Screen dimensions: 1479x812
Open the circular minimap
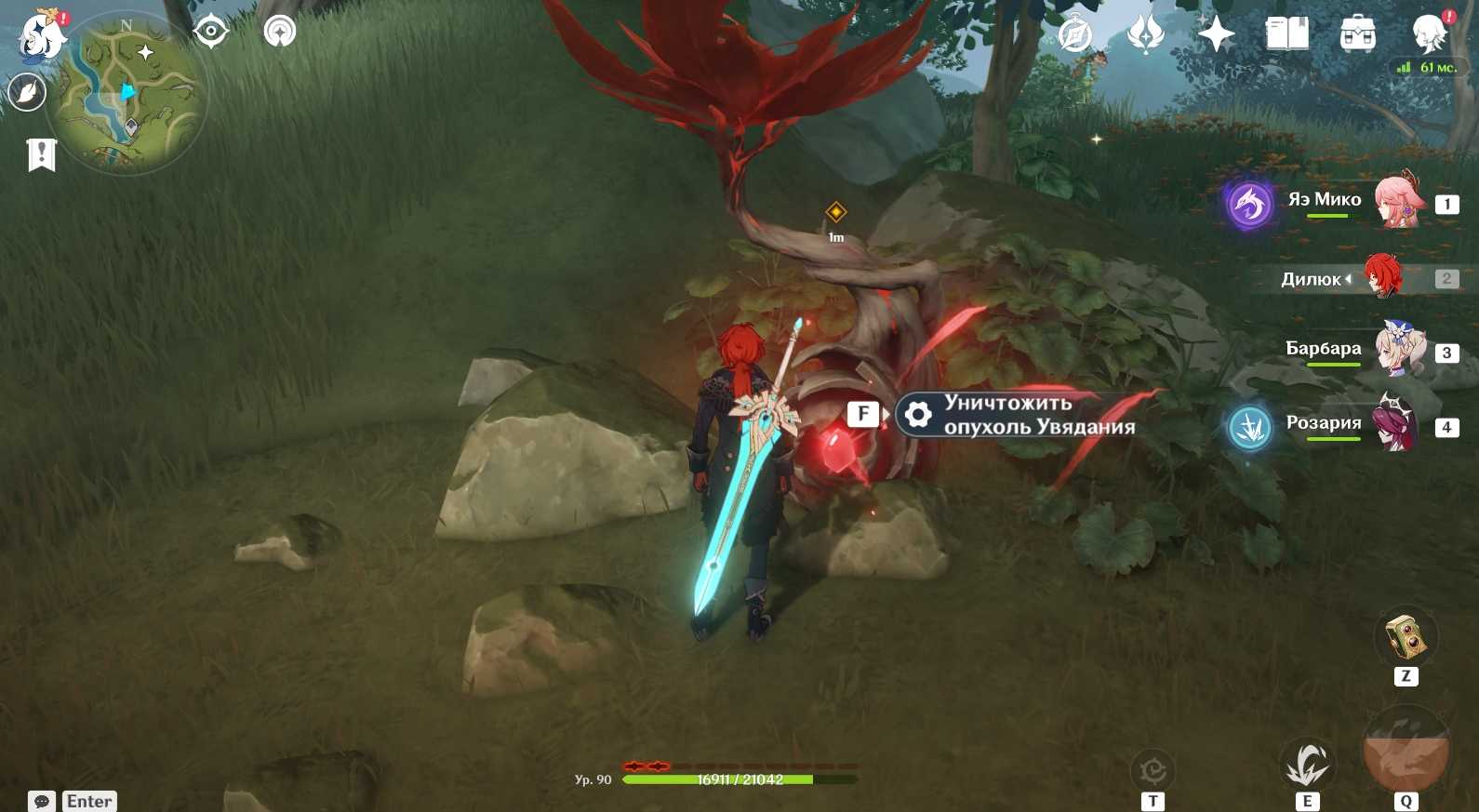pos(127,94)
